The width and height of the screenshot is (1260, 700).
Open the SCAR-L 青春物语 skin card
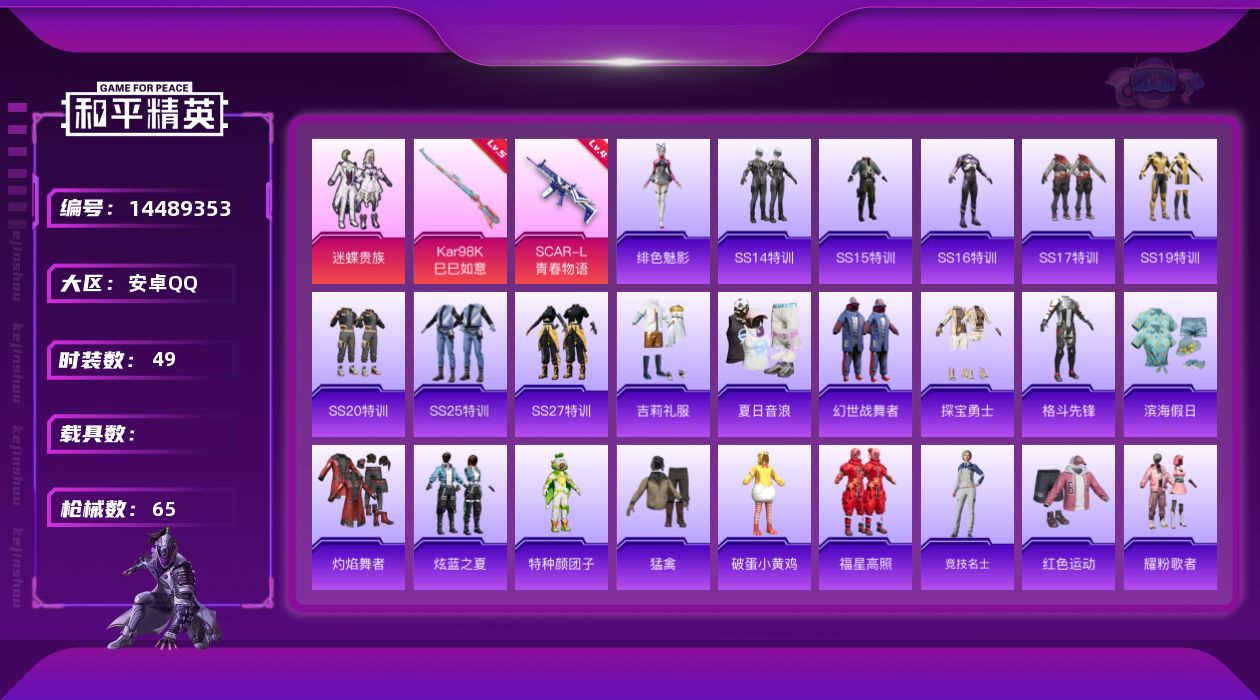click(x=561, y=211)
